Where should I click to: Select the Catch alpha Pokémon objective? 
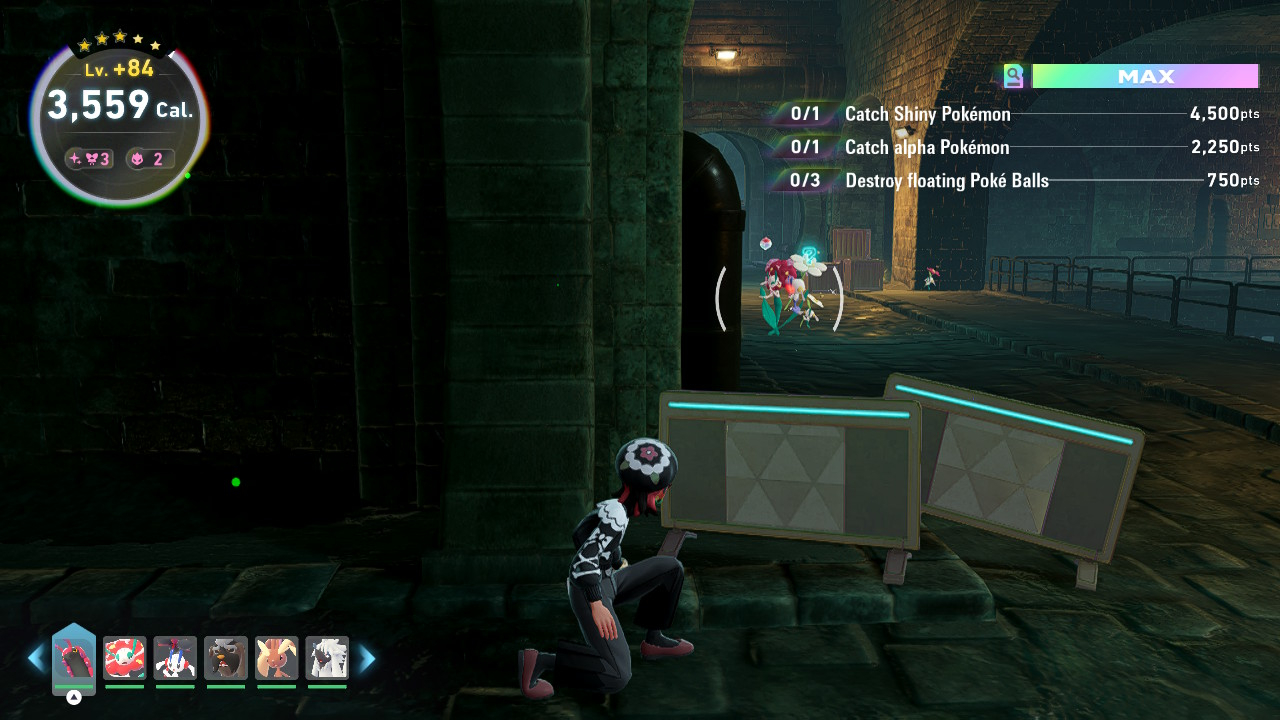(x=927, y=148)
